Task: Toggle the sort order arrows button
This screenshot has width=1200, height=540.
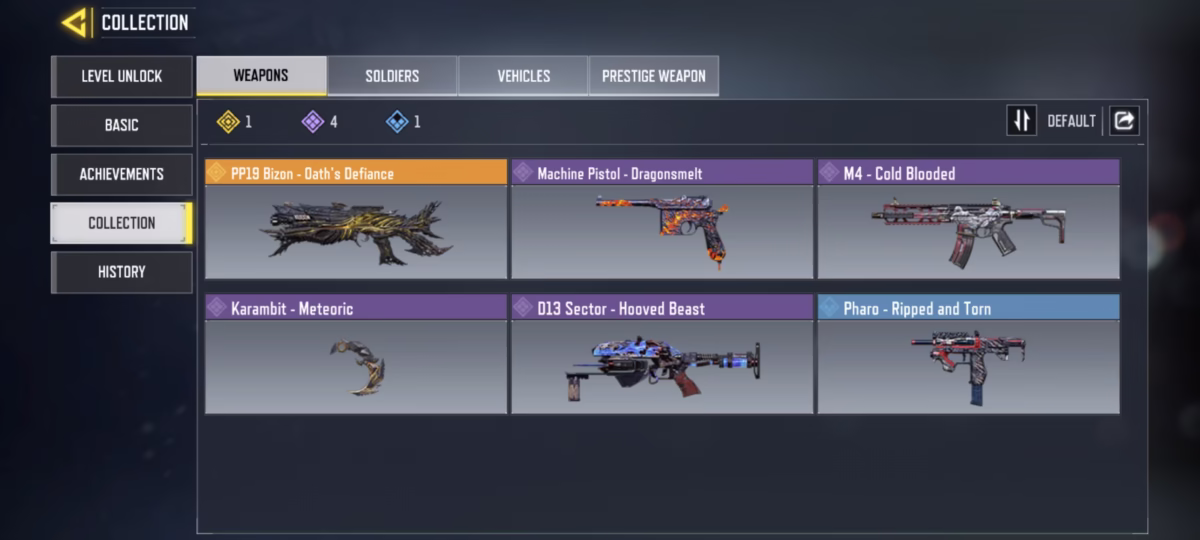Action: click(x=1021, y=121)
